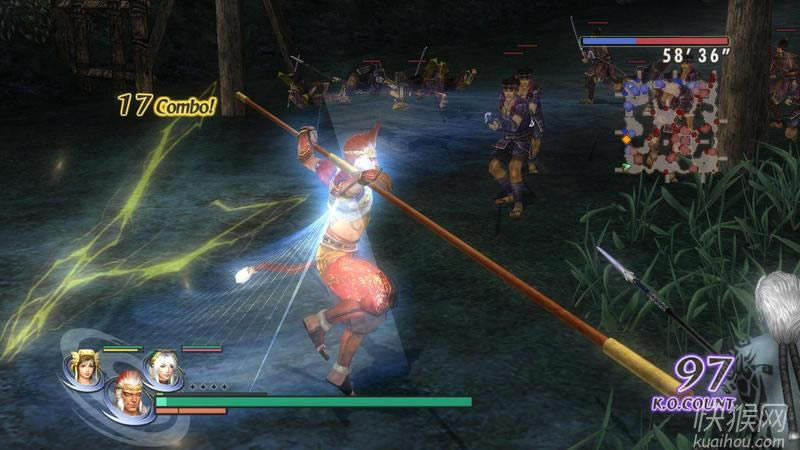Choose the white-haired character portrait
The image size is (800, 450).
click(x=161, y=367)
